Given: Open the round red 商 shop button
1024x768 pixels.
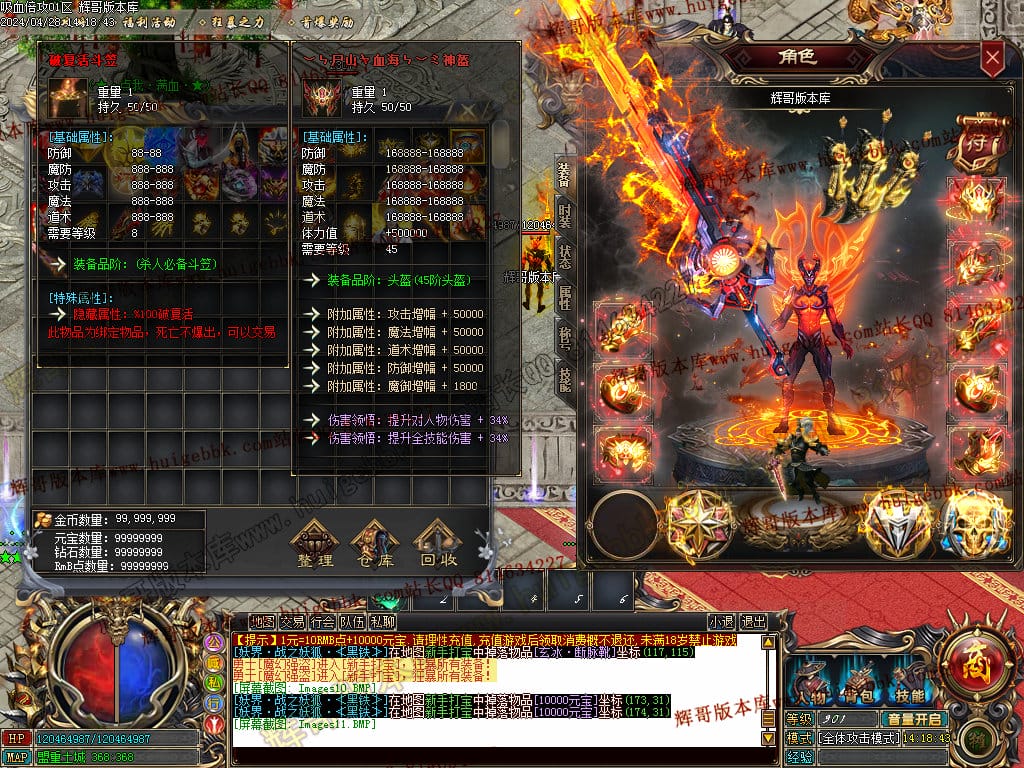Looking at the screenshot, I should pyautogui.click(x=971, y=662).
